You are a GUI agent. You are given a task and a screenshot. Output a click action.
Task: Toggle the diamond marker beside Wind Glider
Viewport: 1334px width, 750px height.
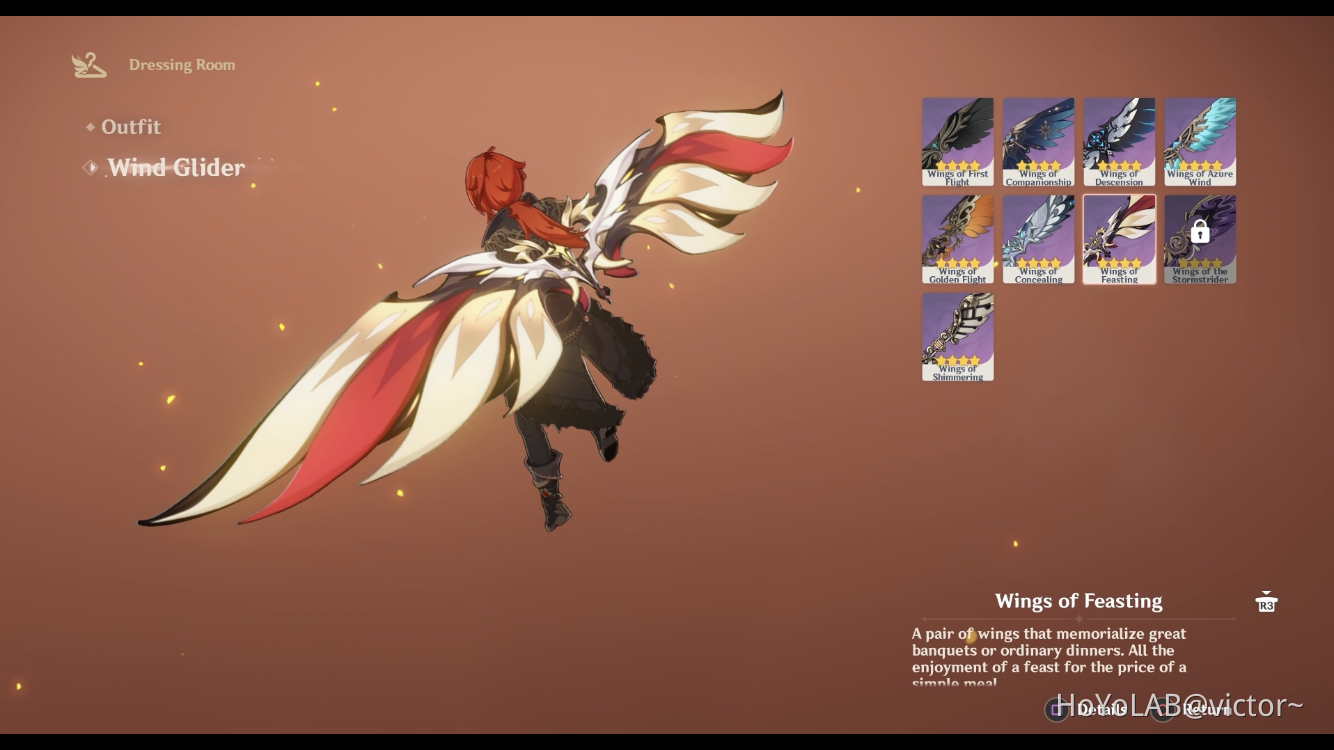pos(91,168)
